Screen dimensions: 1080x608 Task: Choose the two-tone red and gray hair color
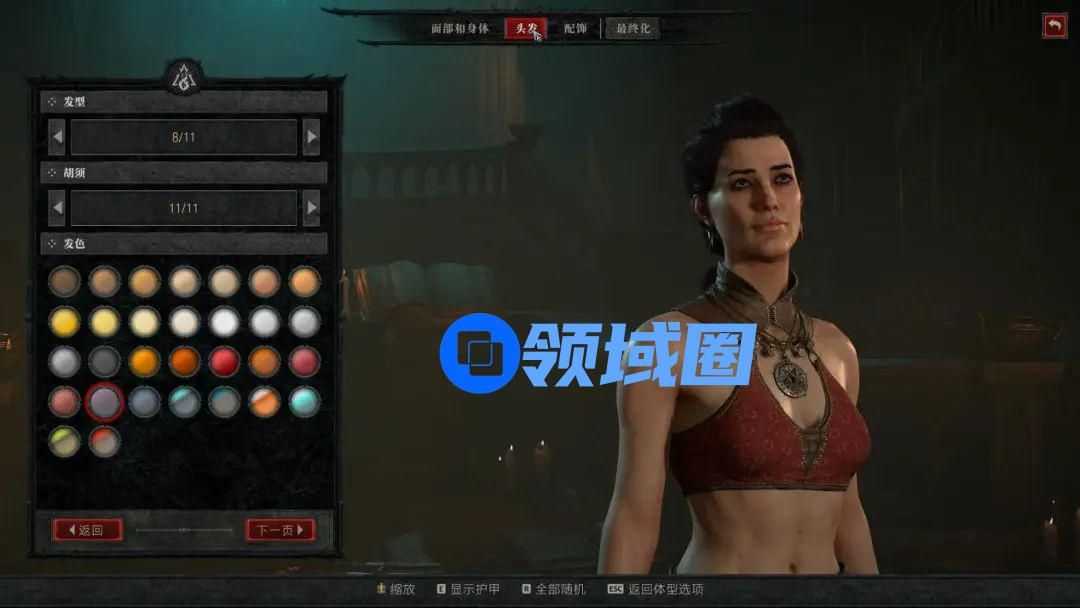point(104,441)
